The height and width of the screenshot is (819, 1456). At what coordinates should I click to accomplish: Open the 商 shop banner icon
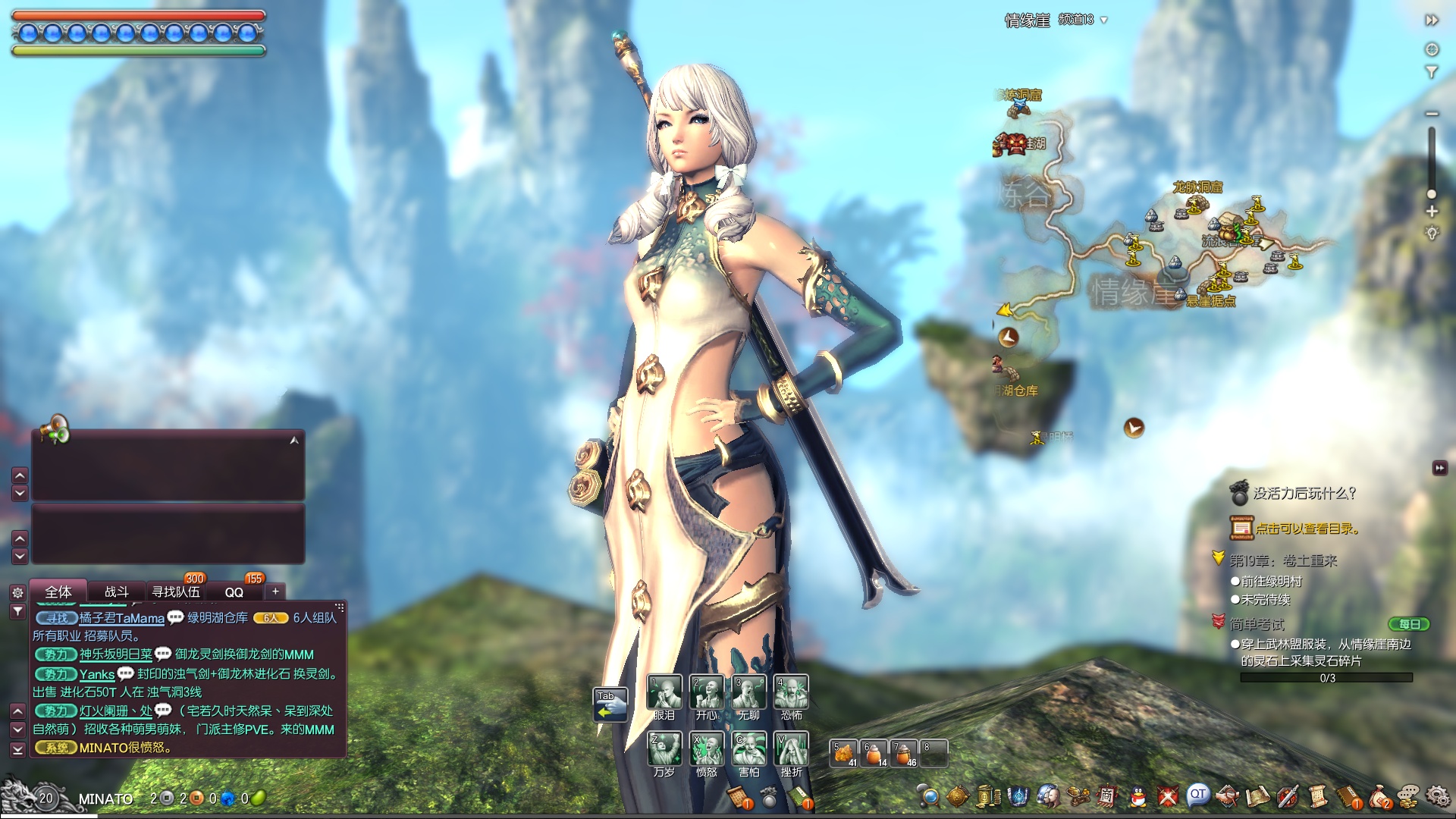coord(1107,796)
